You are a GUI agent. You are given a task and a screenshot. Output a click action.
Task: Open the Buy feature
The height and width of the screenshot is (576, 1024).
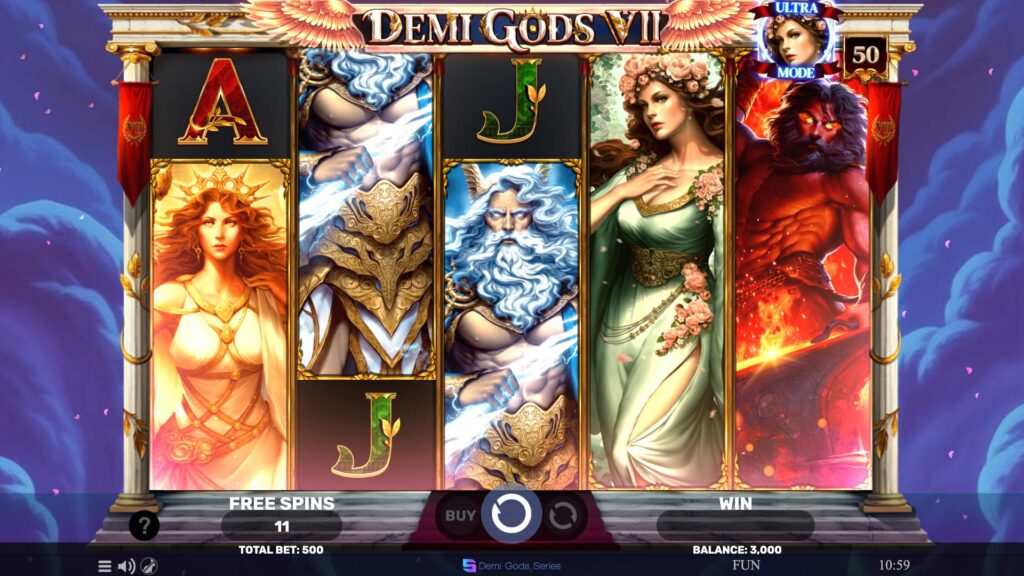coord(460,516)
